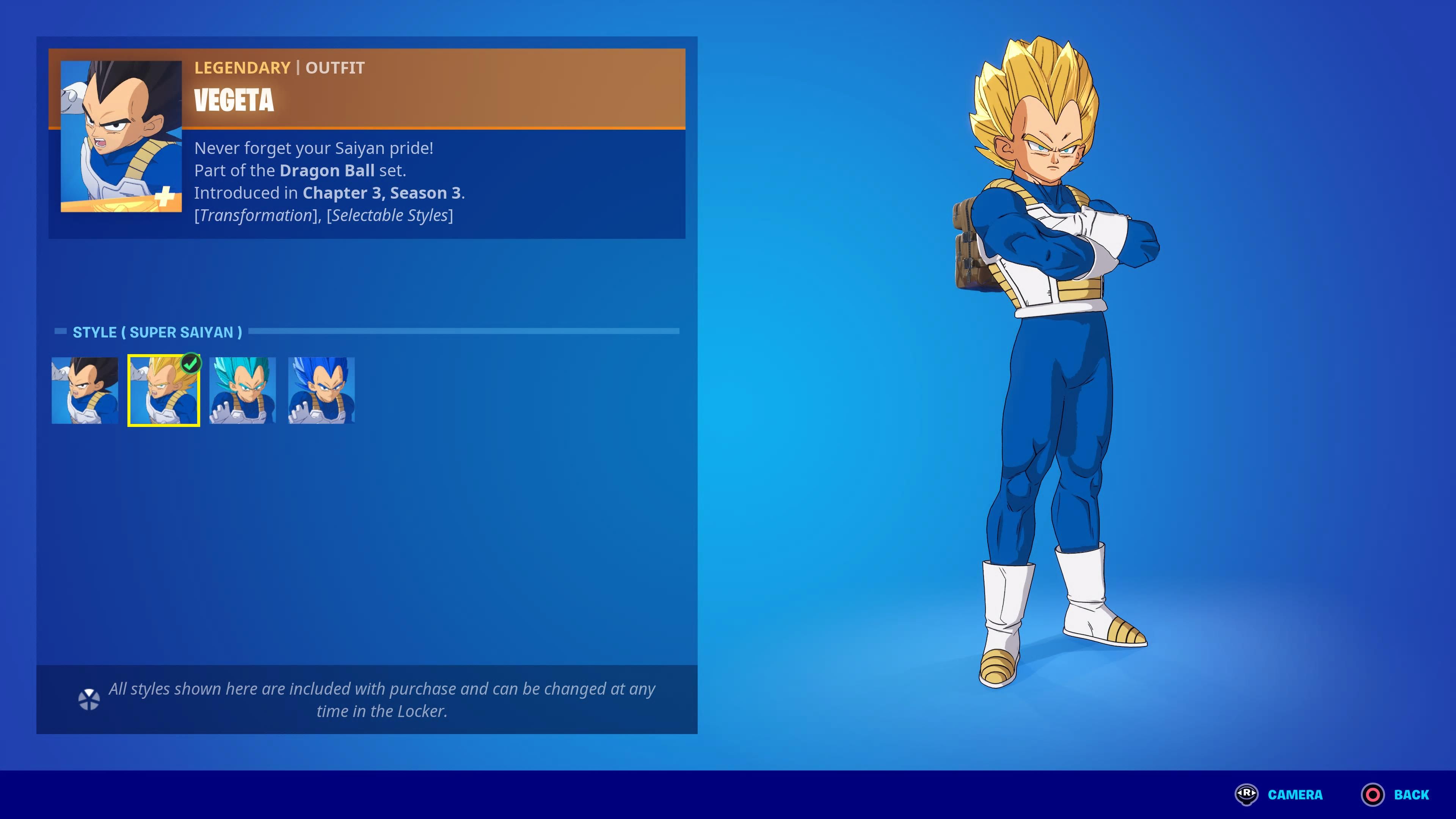Select the black-haired base Vegeta style
This screenshot has width=1456, height=819.
tap(85, 390)
